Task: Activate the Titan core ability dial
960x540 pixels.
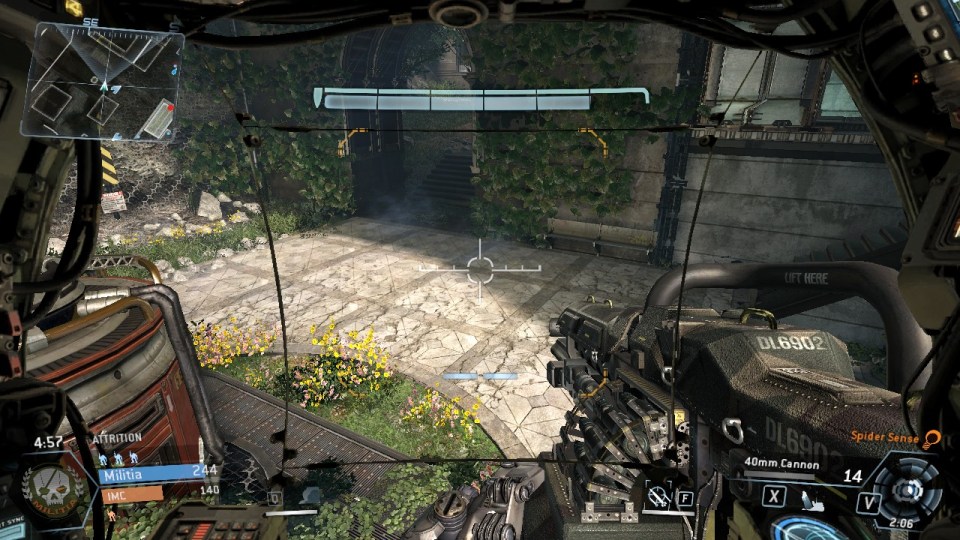Action: (907, 489)
